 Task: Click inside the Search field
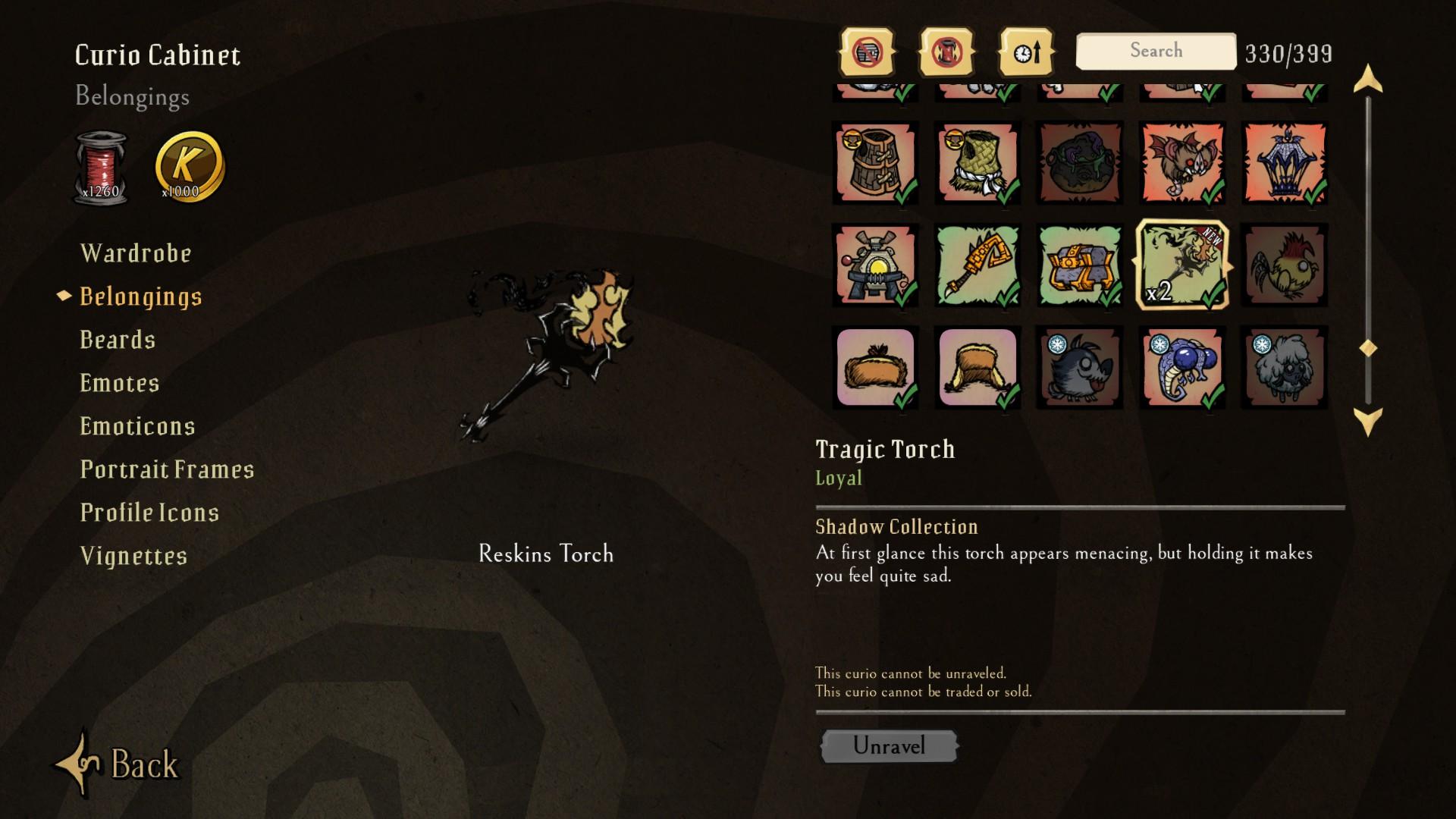coord(1154,50)
